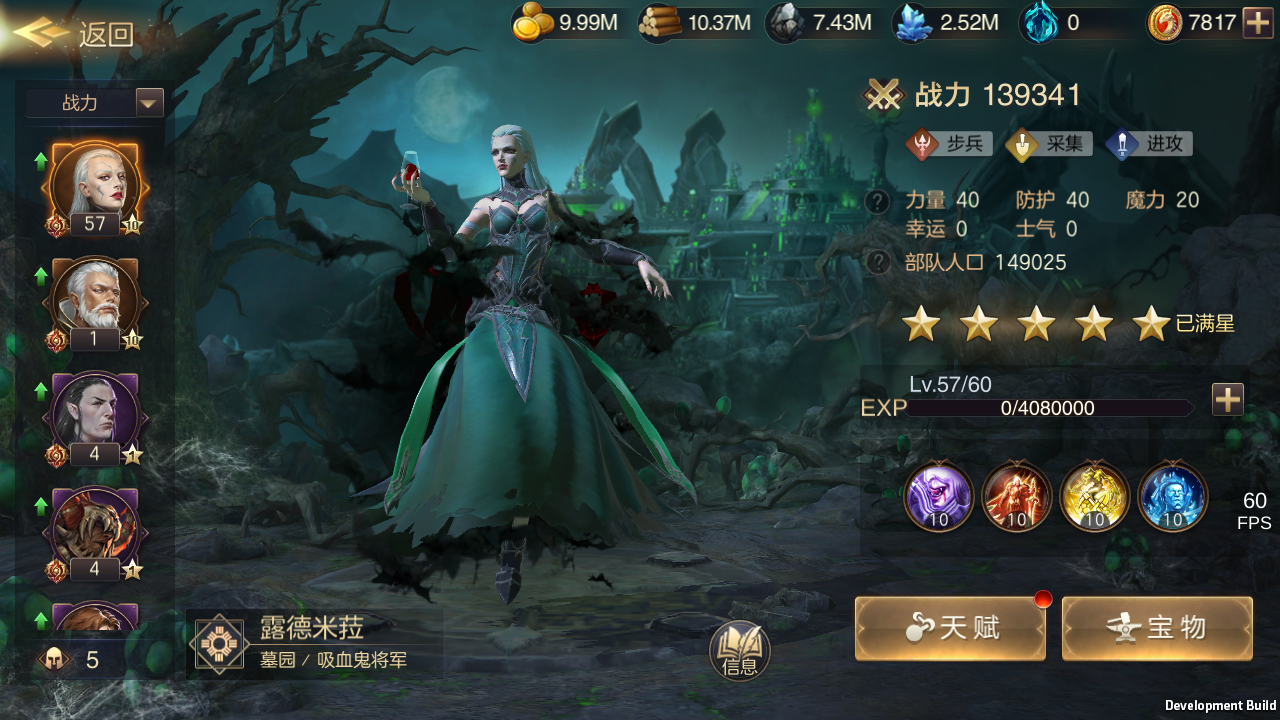1280x720 pixels.
Task: Click the plus button beside the EXP bar
Action: tap(1227, 399)
